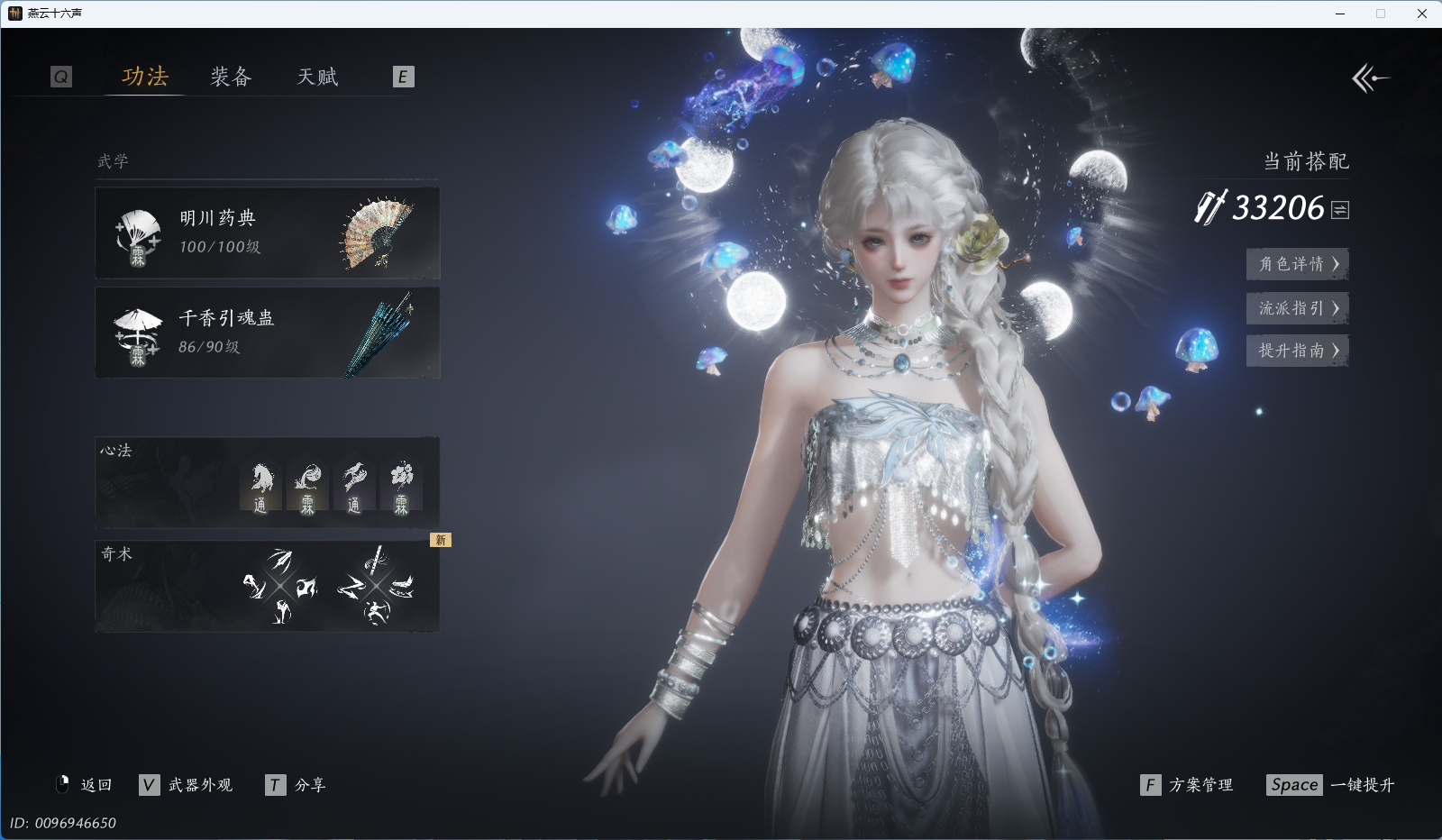This screenshot has width=1442, height=840.
Task: Toggle the icon beside power score 33206
Action: (x=1340, y=210)
